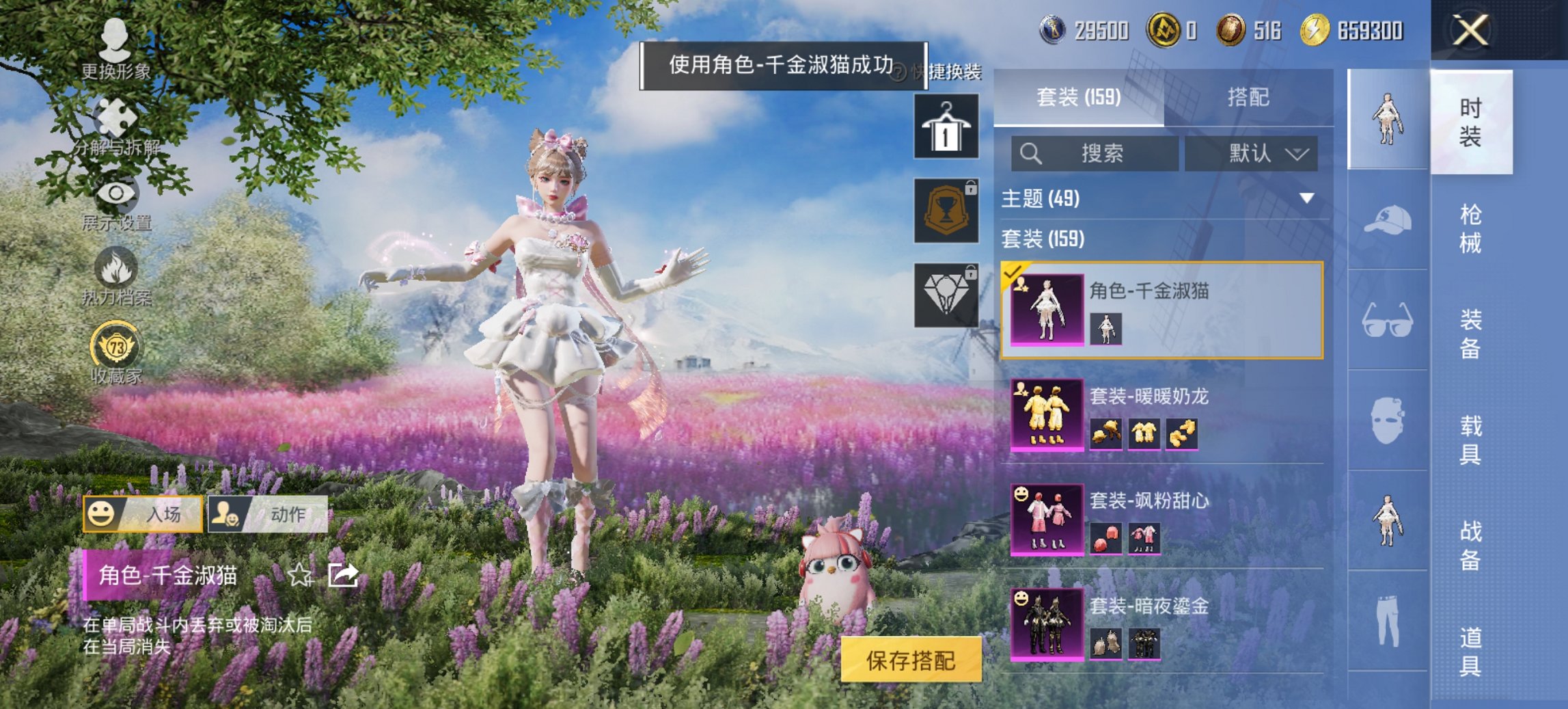
Task: Click the 搜索 search input field
Action: [1093, 154]
